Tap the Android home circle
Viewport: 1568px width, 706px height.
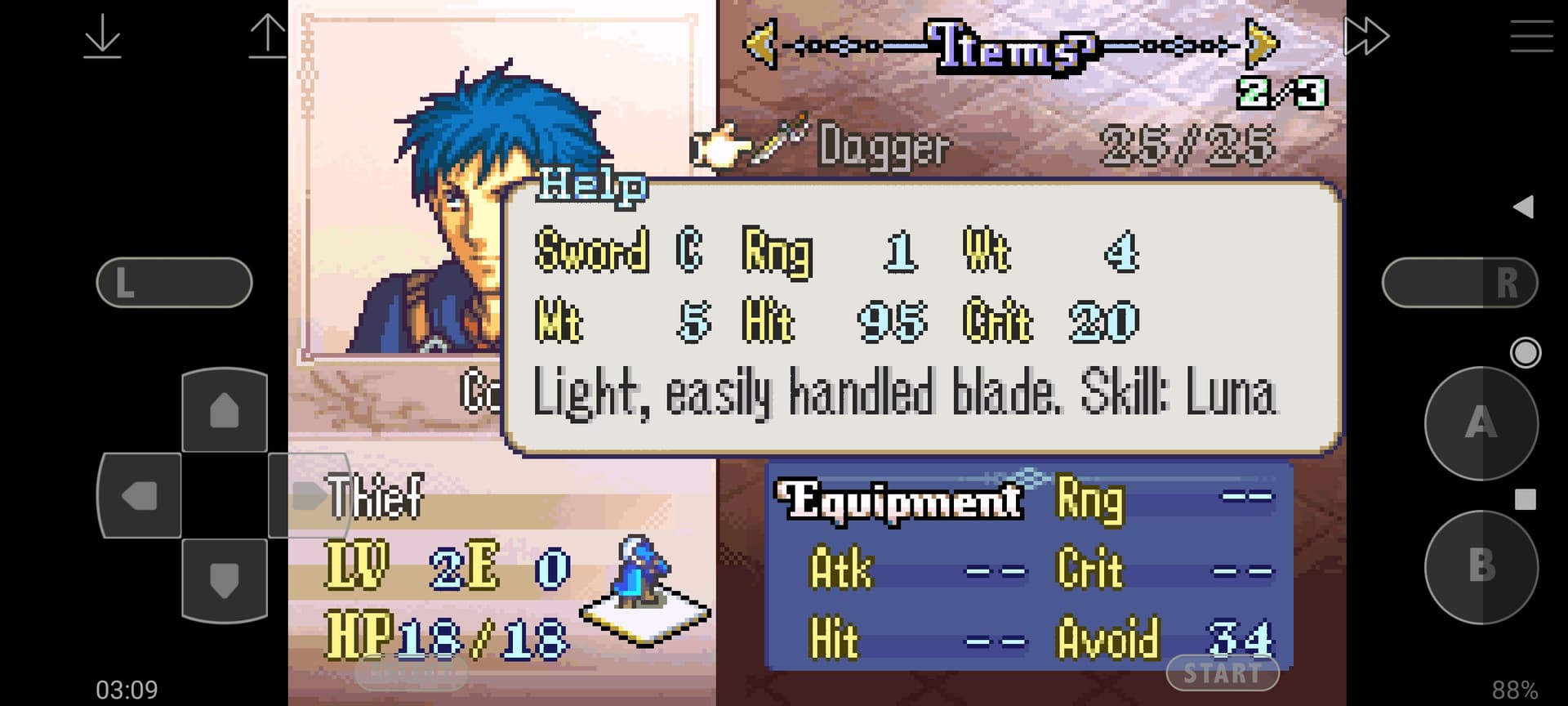tap(1525, 353)
